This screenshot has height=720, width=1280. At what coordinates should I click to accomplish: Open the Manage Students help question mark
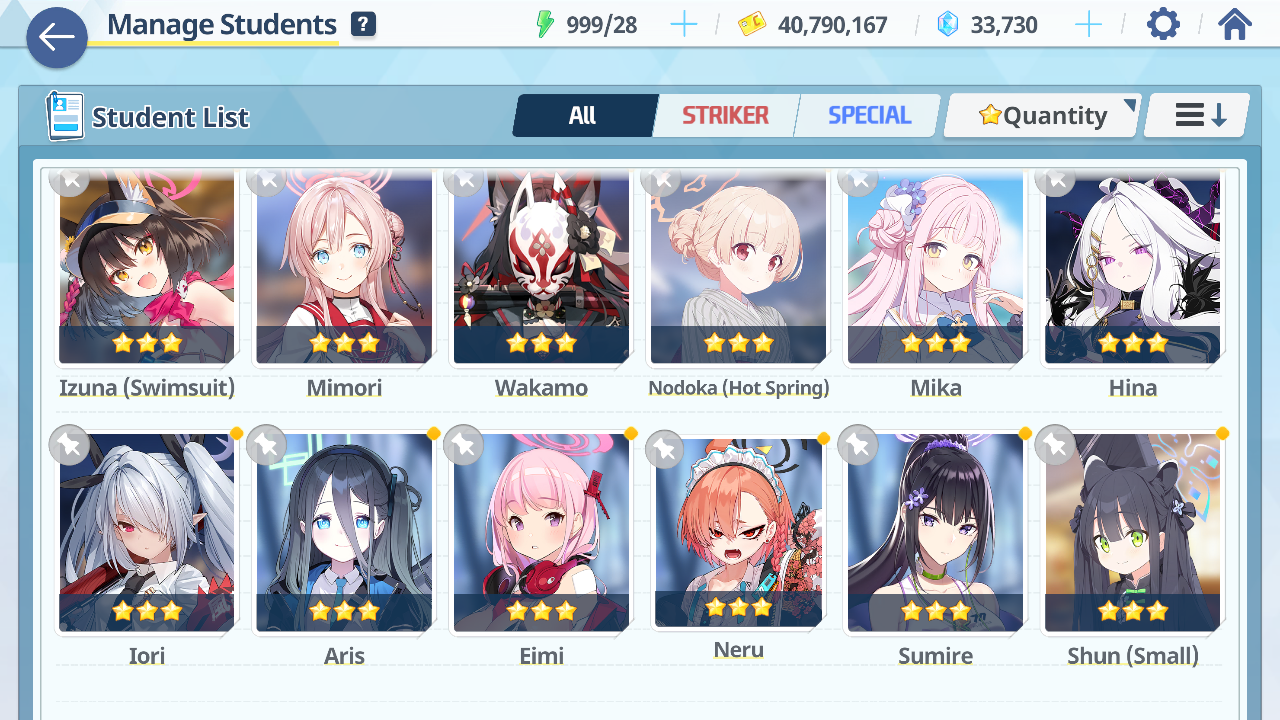[x=364, y=25]
